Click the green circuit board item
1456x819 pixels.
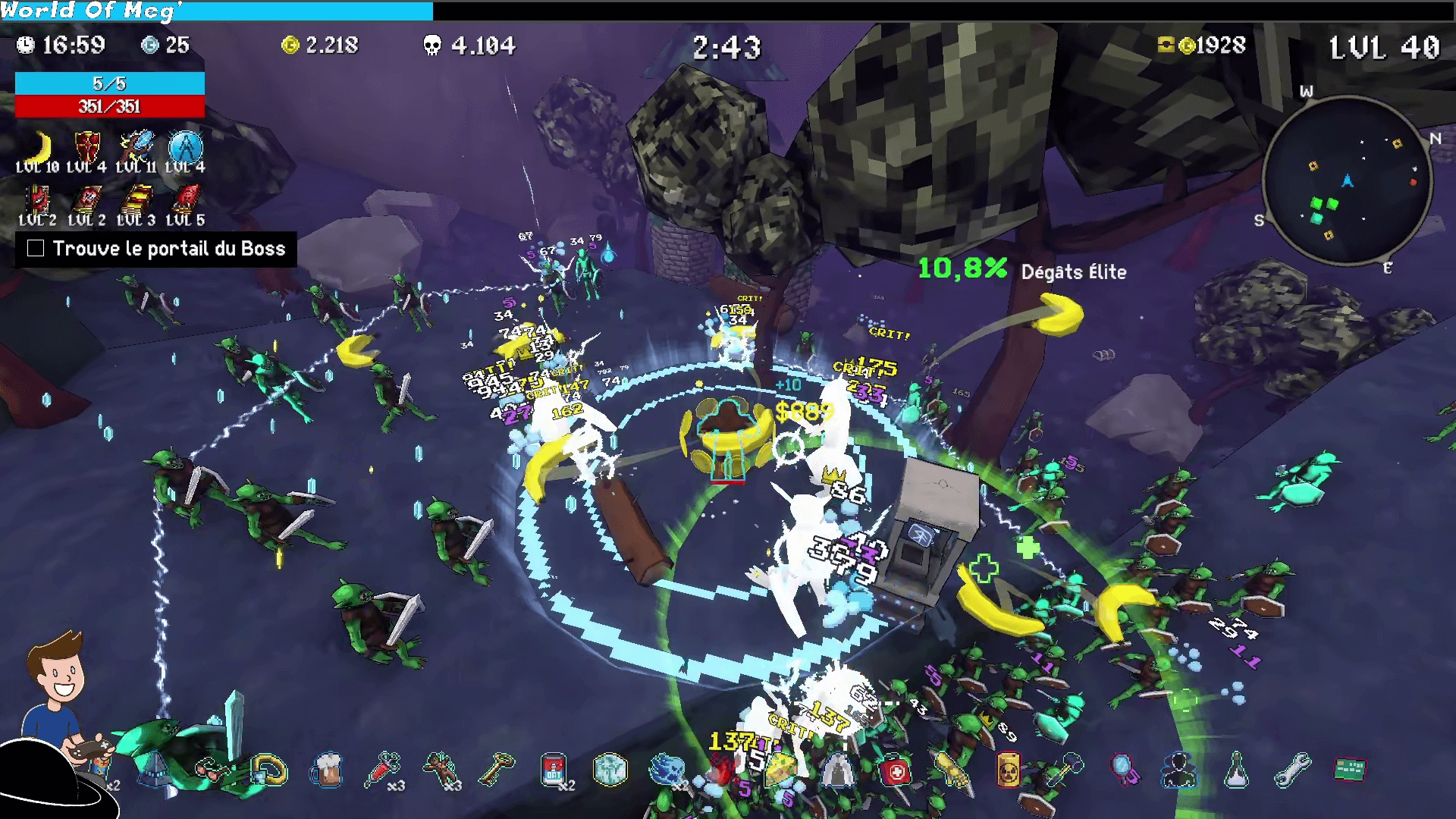click(1349, 770)
